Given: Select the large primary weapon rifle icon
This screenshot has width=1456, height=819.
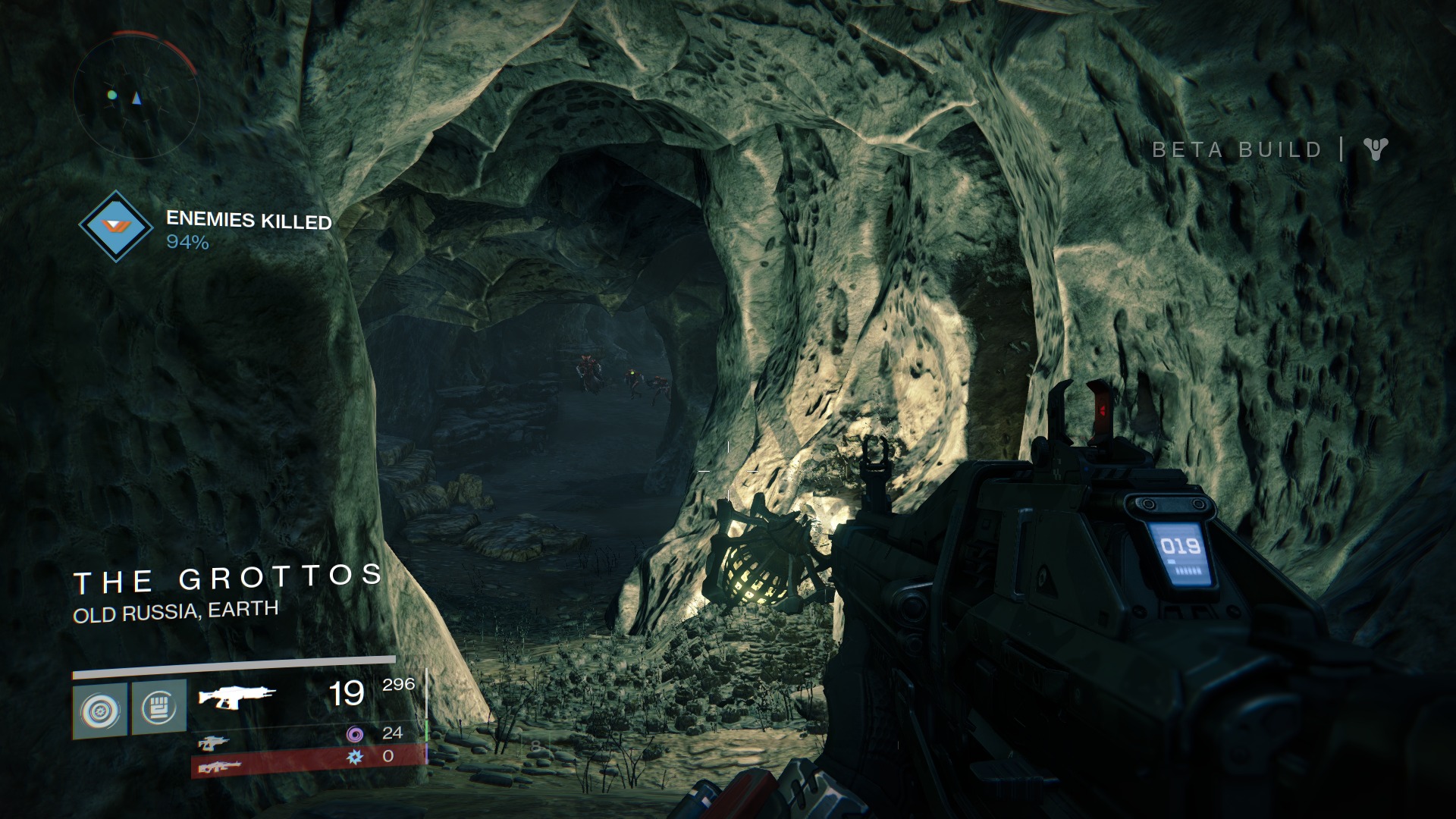Looking at the screenshot, I should pos(237,695).
